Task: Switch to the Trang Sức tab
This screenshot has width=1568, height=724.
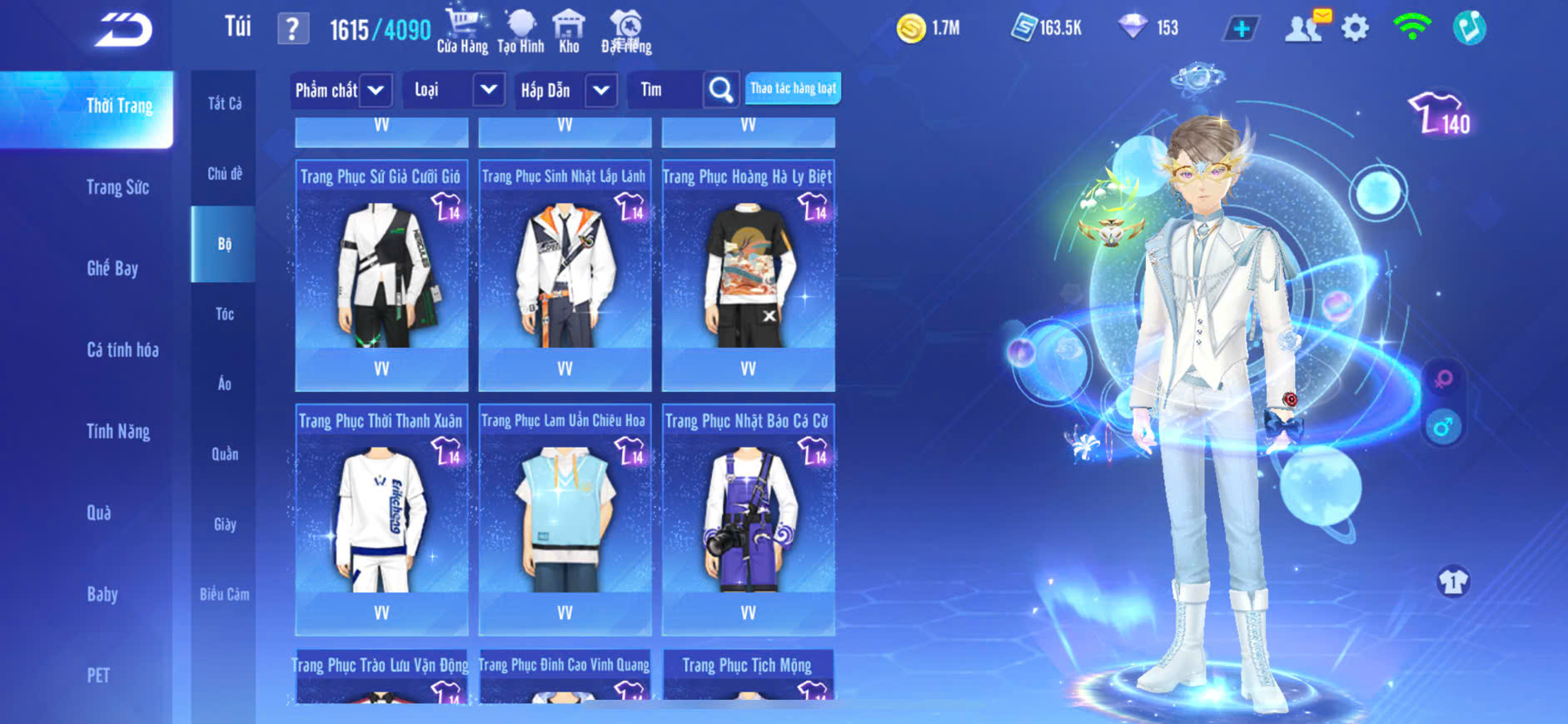Action: (x=117, y=187)
